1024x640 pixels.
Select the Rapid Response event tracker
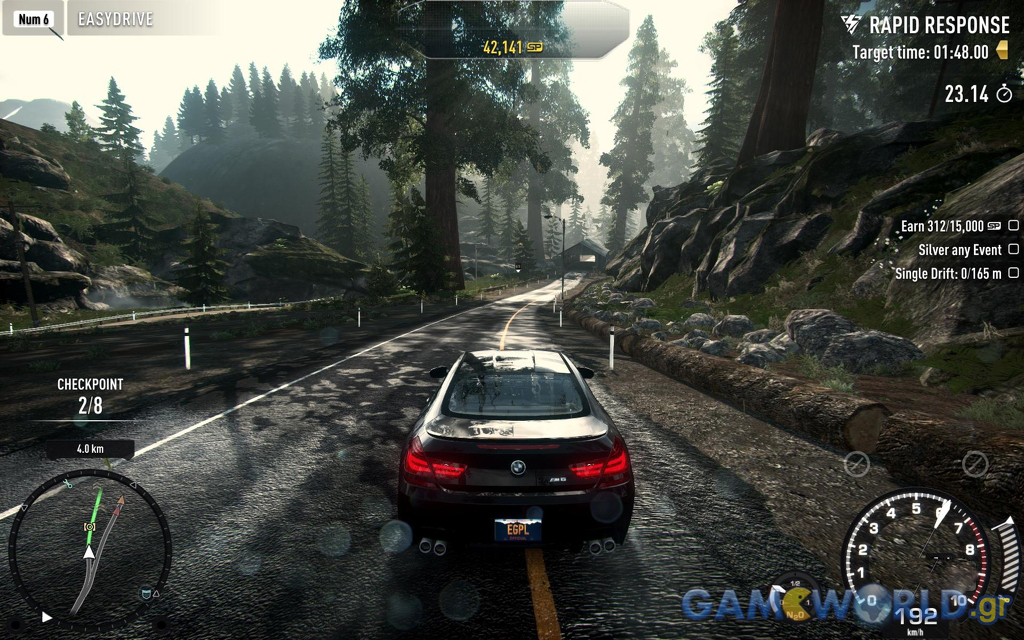point(925,25)
